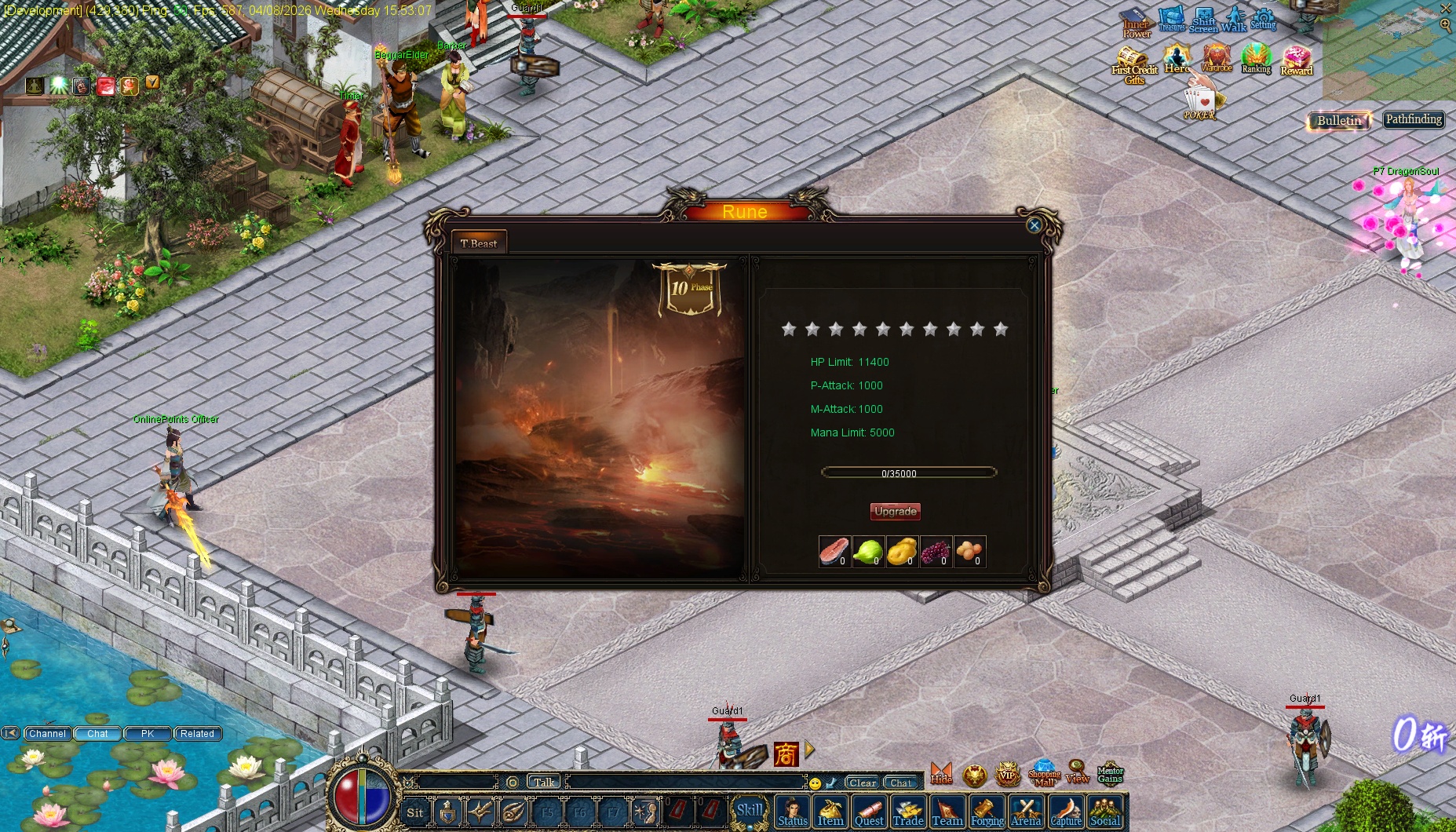Open the Forging menu
This screenshot has width=1456, height=832.
(x=987, y=812)
